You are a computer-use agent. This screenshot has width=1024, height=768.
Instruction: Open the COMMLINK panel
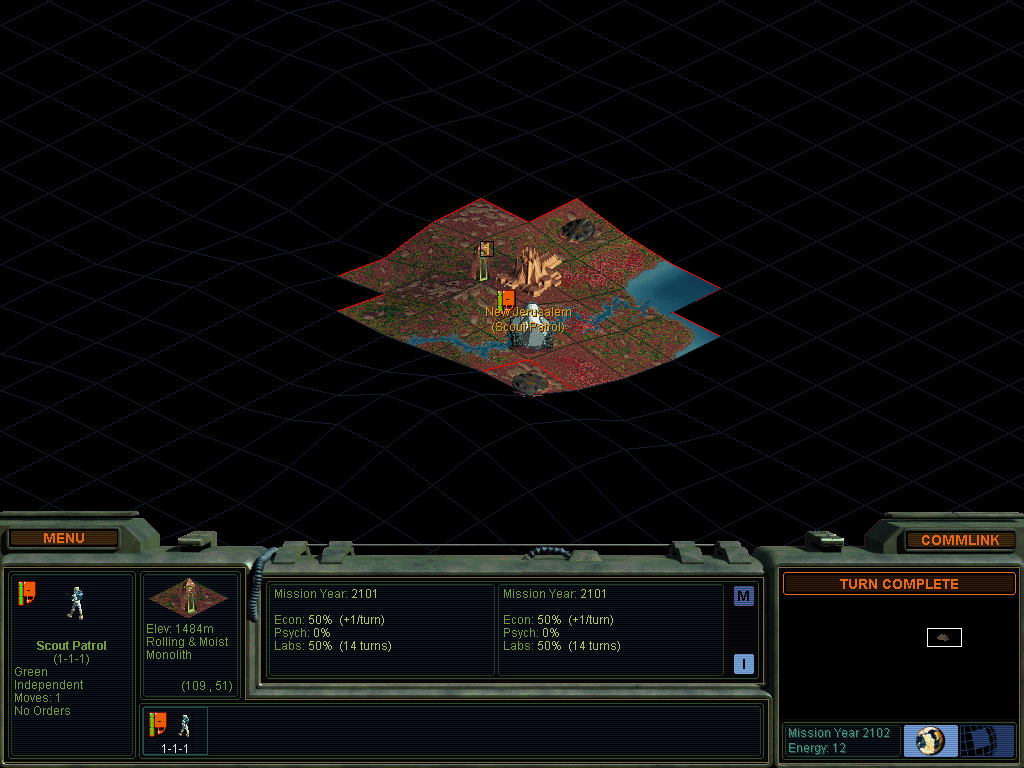[x=960, y=540]
